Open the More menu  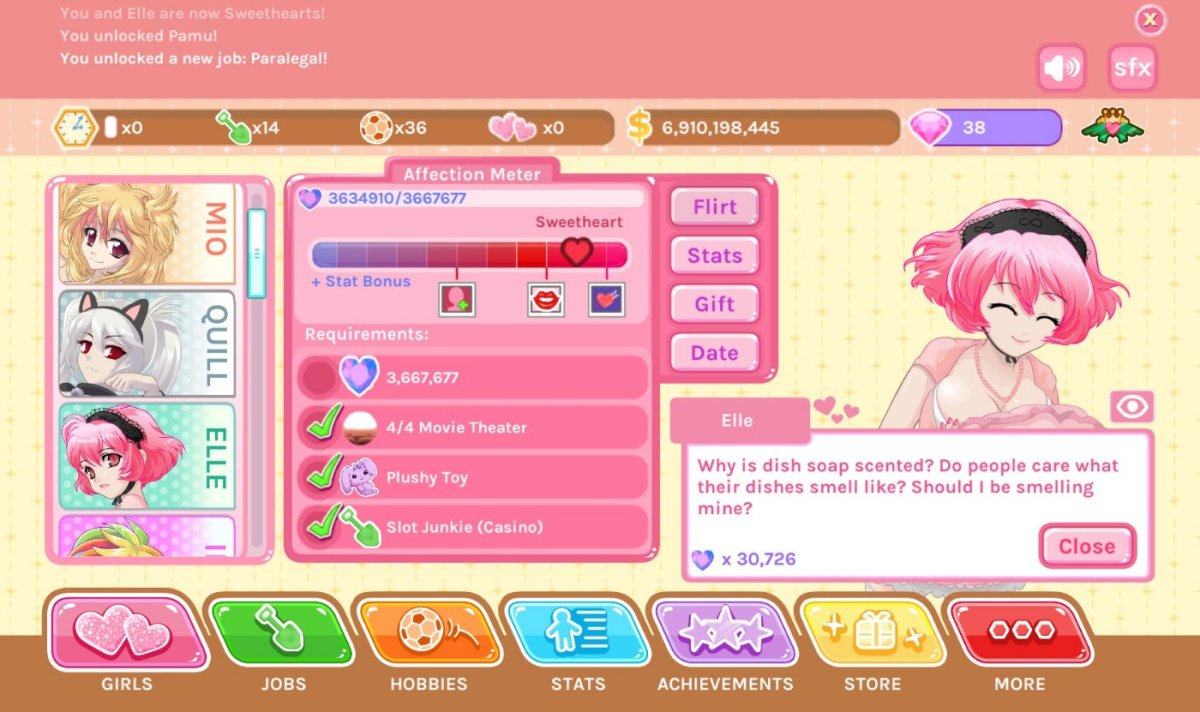tap(1019, 633)
